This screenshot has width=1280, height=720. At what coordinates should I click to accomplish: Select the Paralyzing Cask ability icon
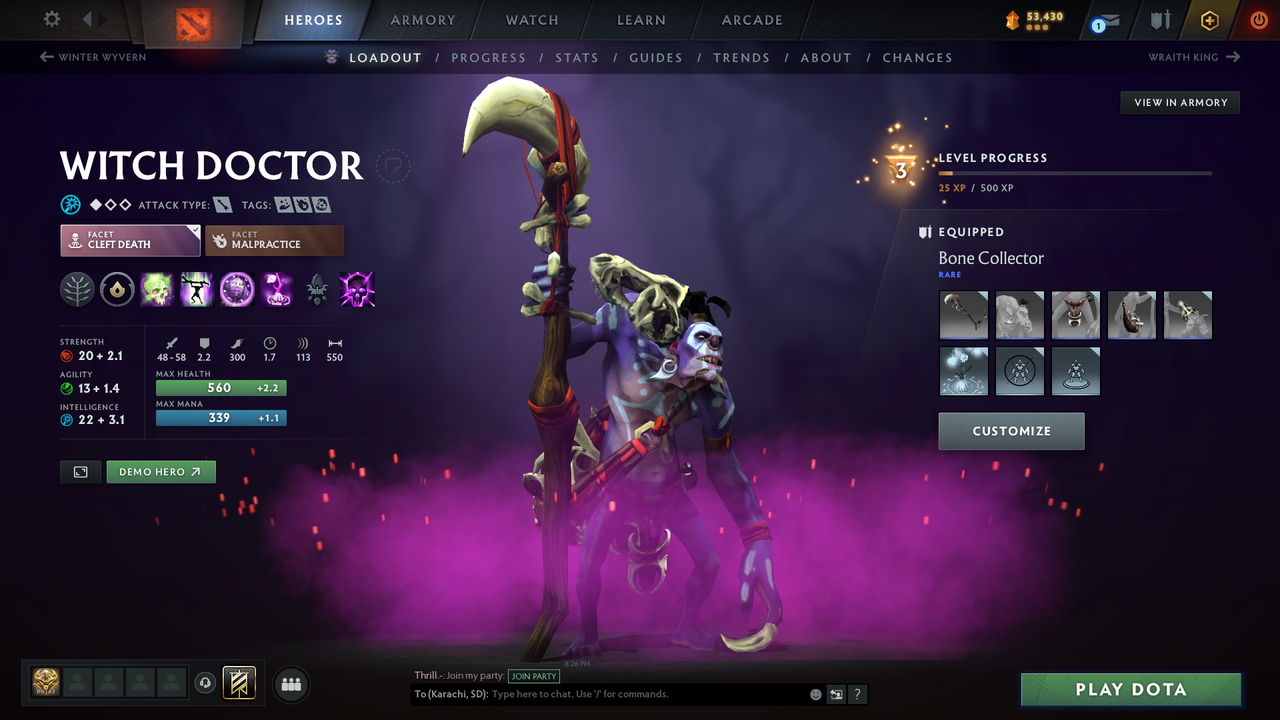pyautogui.click(x=157, y=290)
